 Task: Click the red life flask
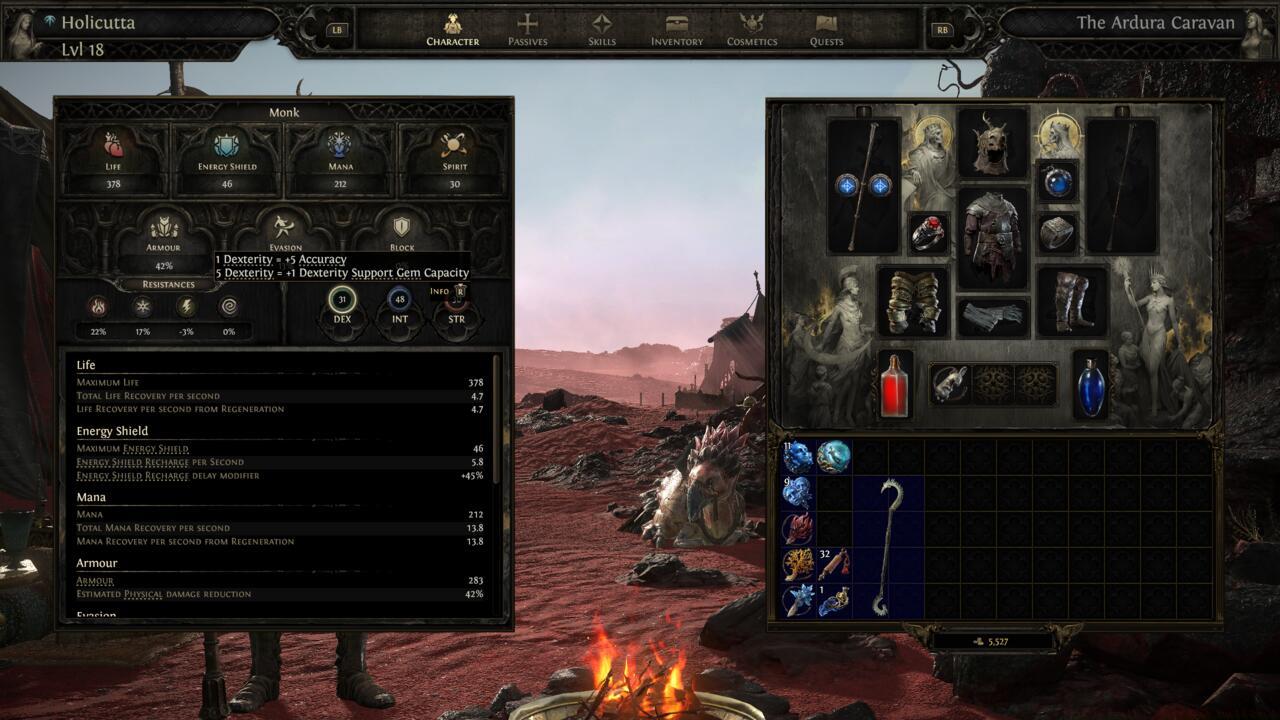(x=895, y=384)
